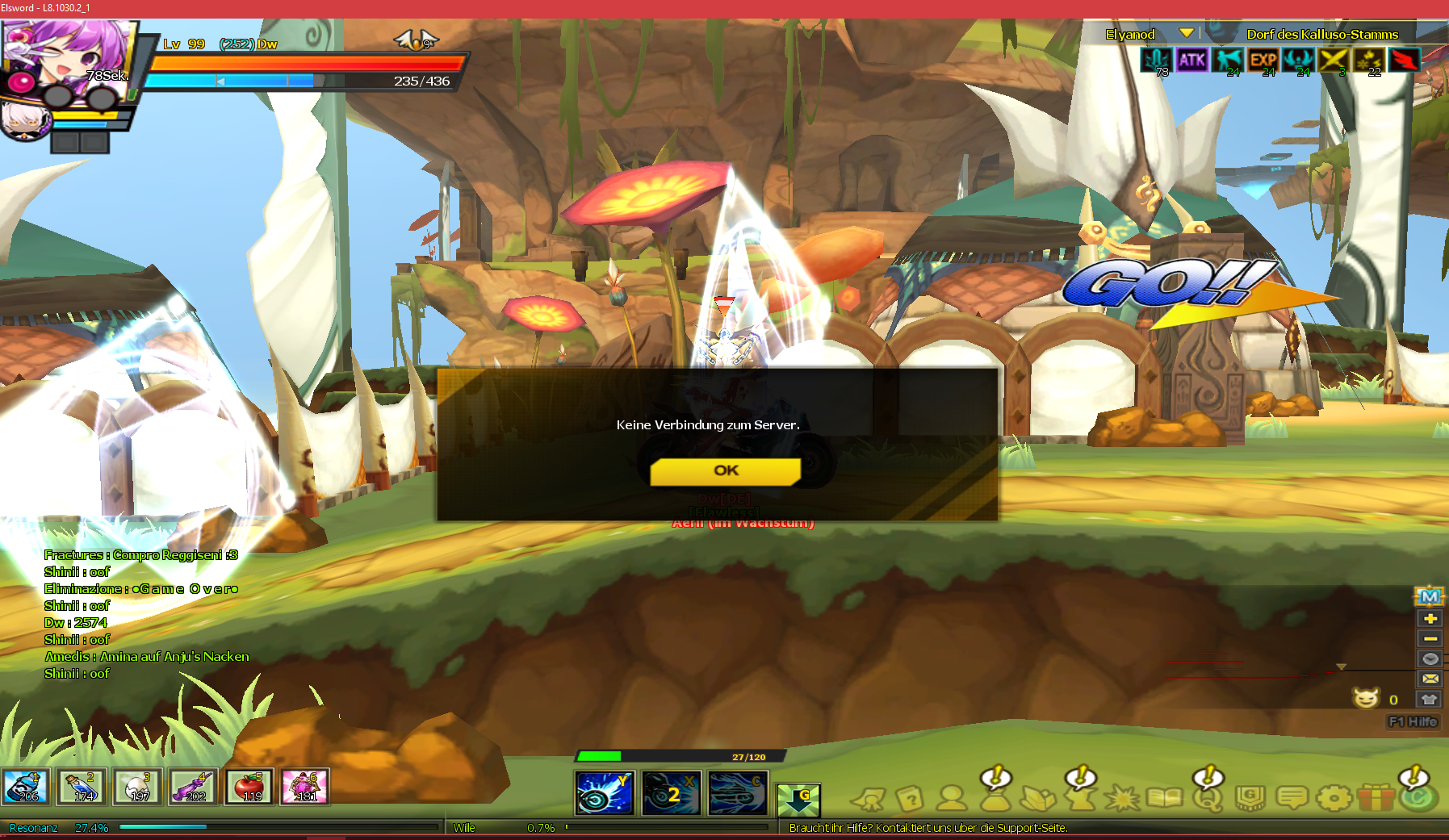Click the green down-arrow G skill slot
Screen dimensions: 1449x840
point(798,799)
